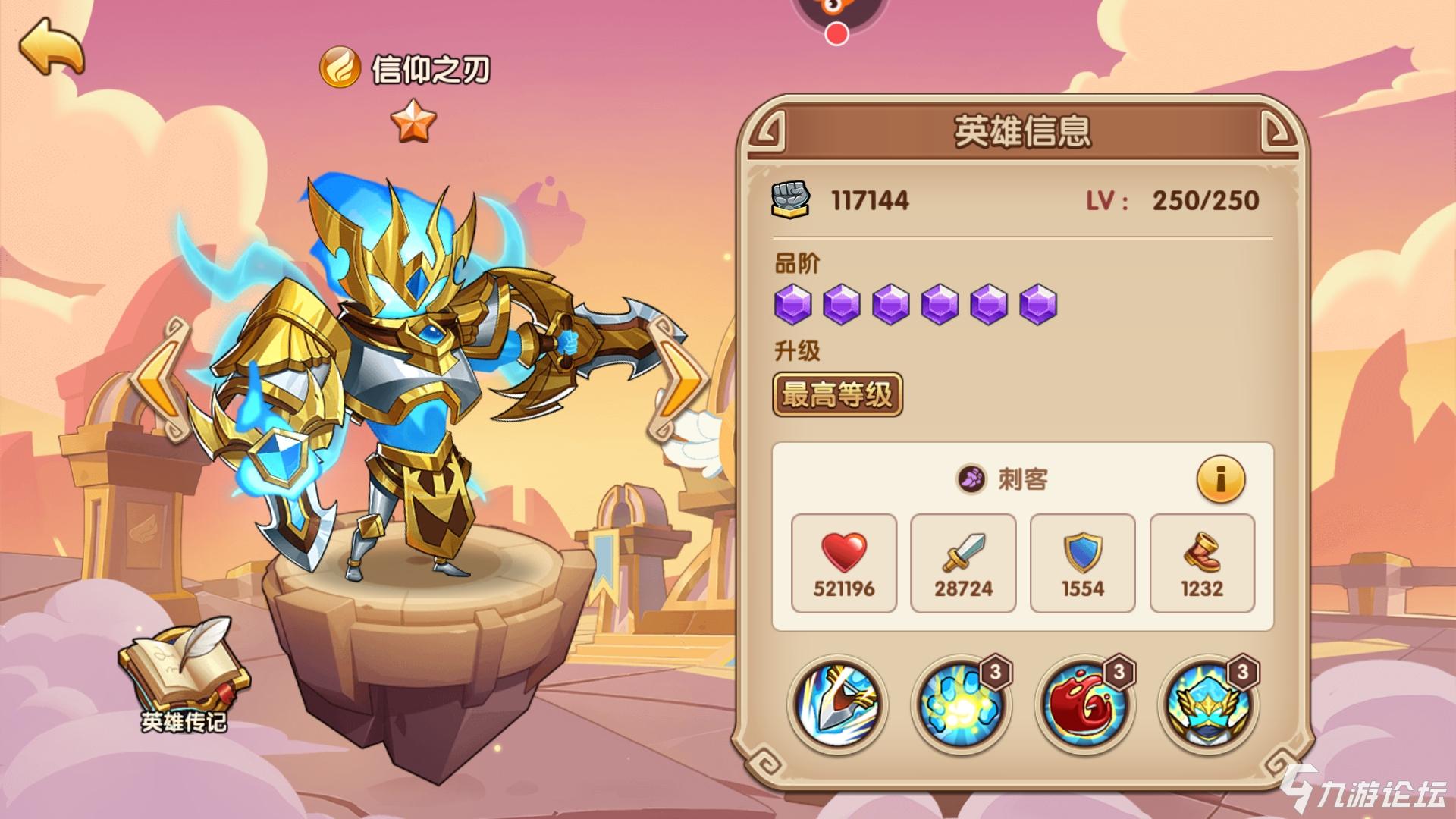The height and width of the screenshot is (819, 1456).
Task: Click the boot speed stat icon
Action: [1202, 553]
